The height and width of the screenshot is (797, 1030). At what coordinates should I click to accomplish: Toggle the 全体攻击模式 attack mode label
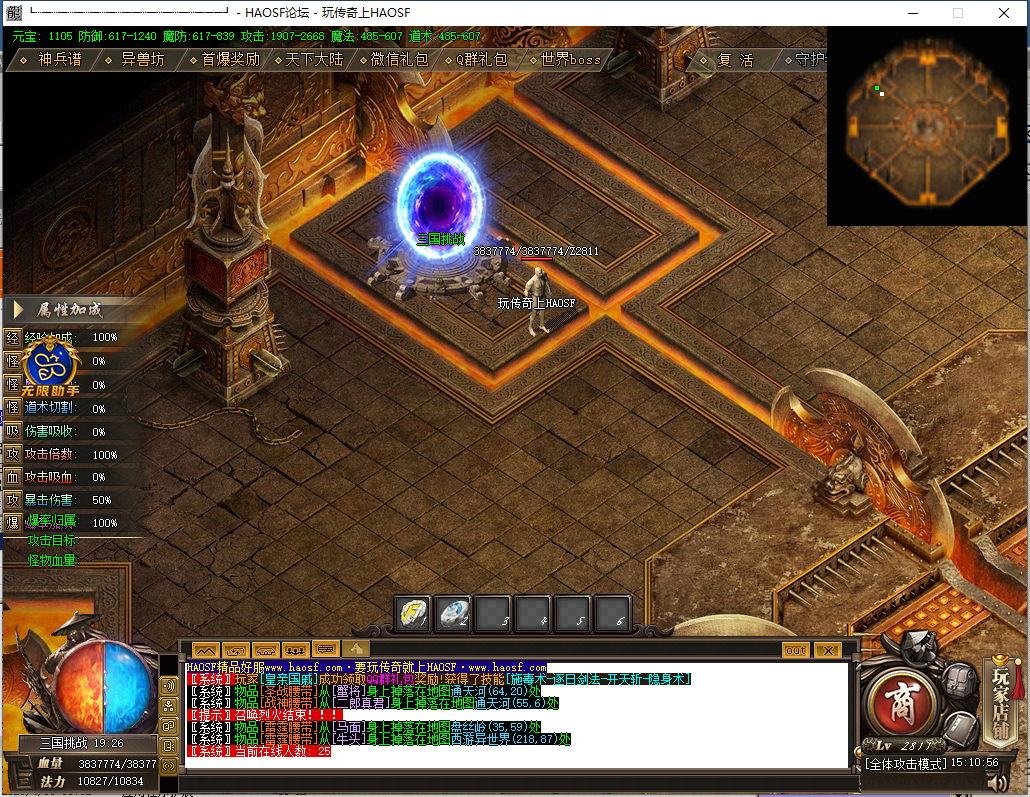coord(906,763)
